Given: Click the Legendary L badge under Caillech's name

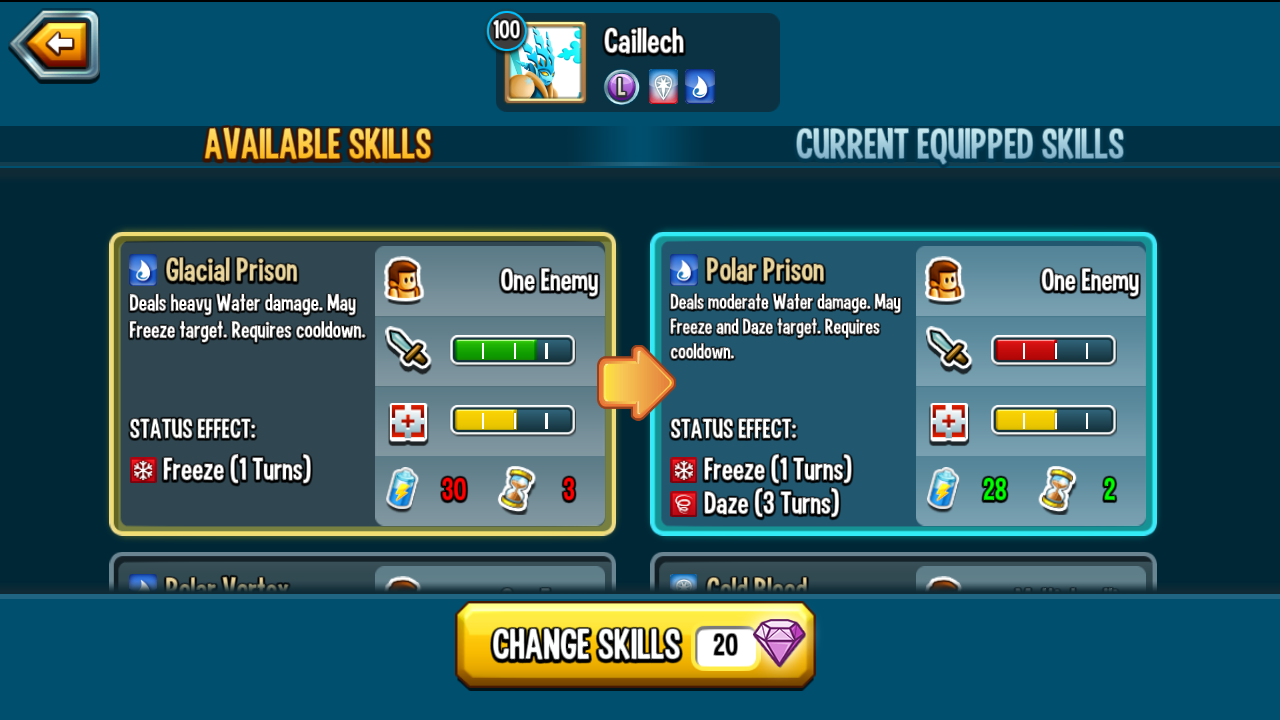Looking at the screenshot, I should pos(620,86).
